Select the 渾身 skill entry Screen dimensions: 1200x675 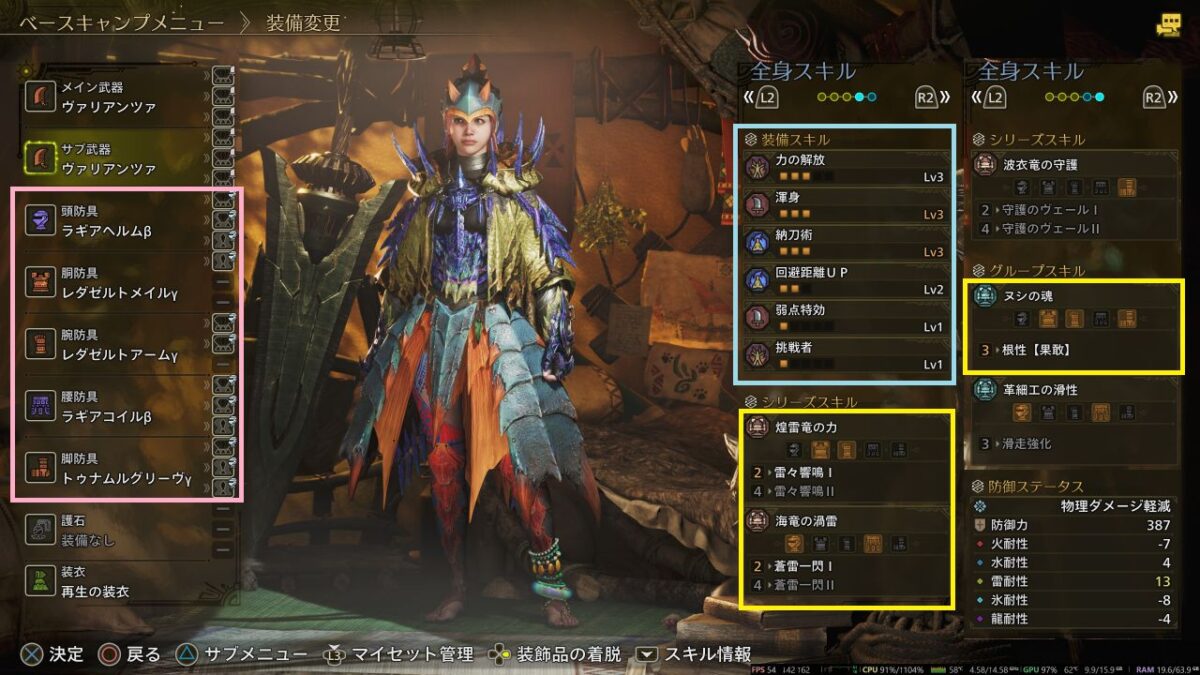coord(843,205)
